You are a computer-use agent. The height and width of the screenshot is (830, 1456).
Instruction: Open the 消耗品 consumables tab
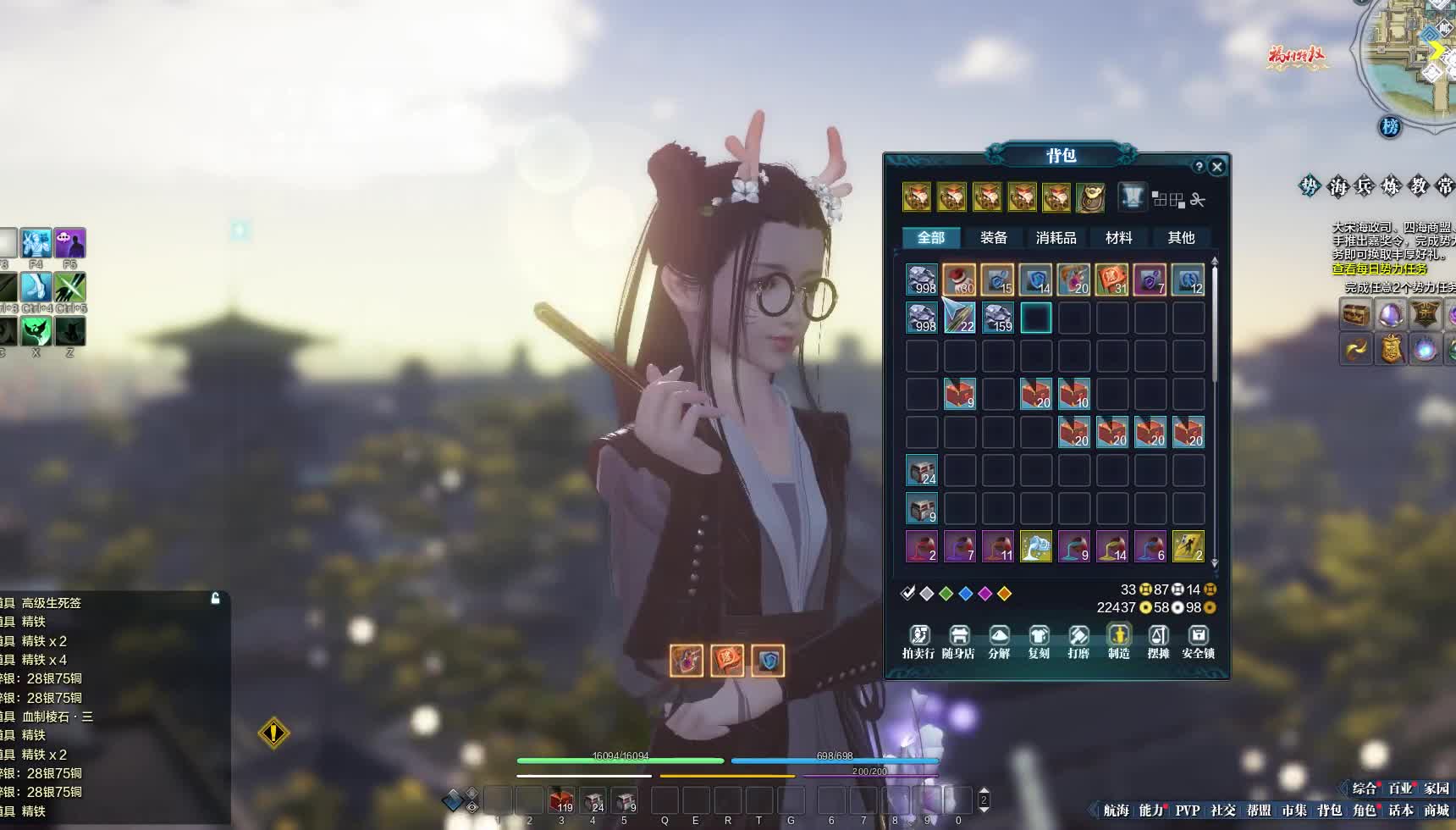point(1056,238)
